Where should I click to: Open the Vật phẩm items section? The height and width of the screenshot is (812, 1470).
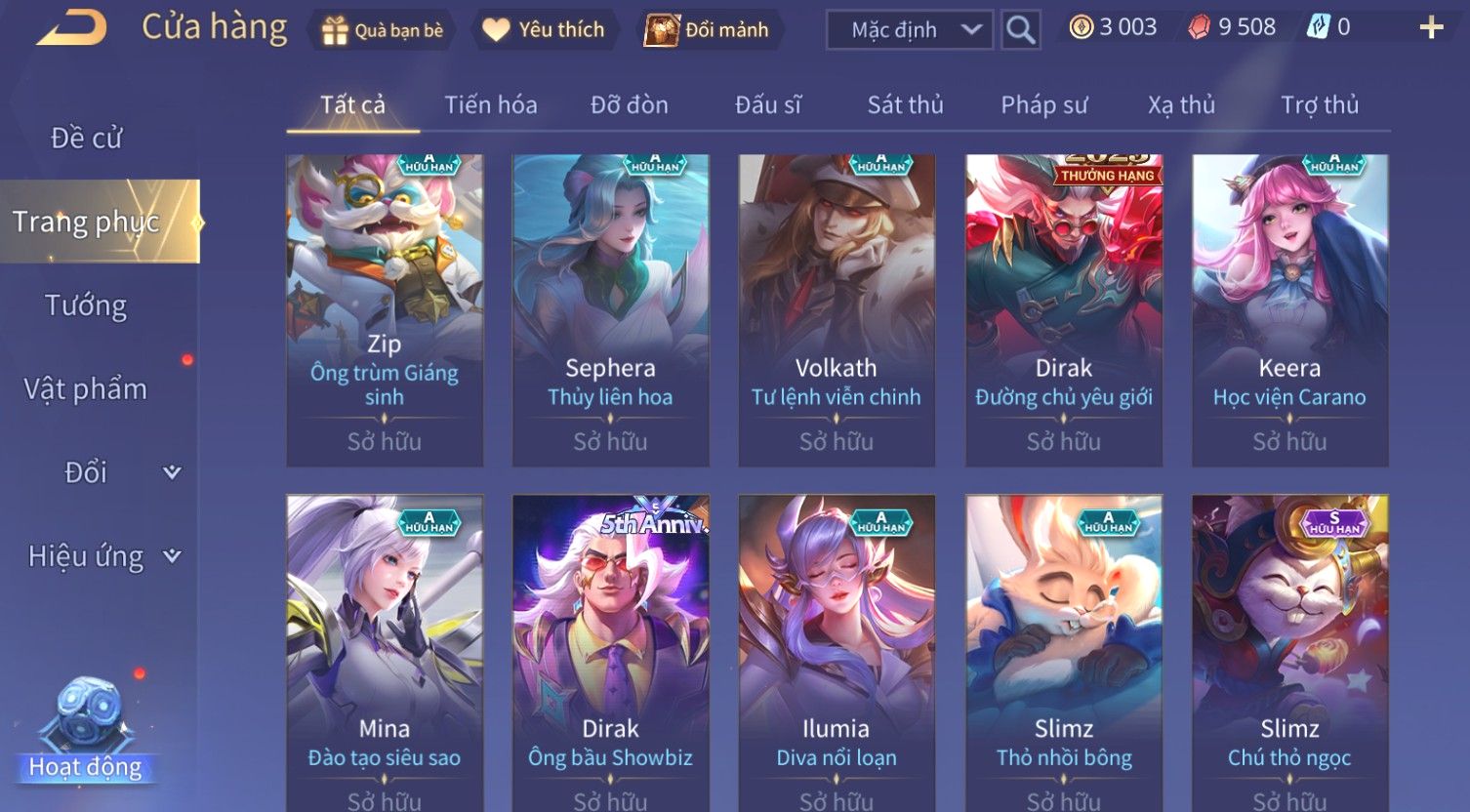click(86, 389)
